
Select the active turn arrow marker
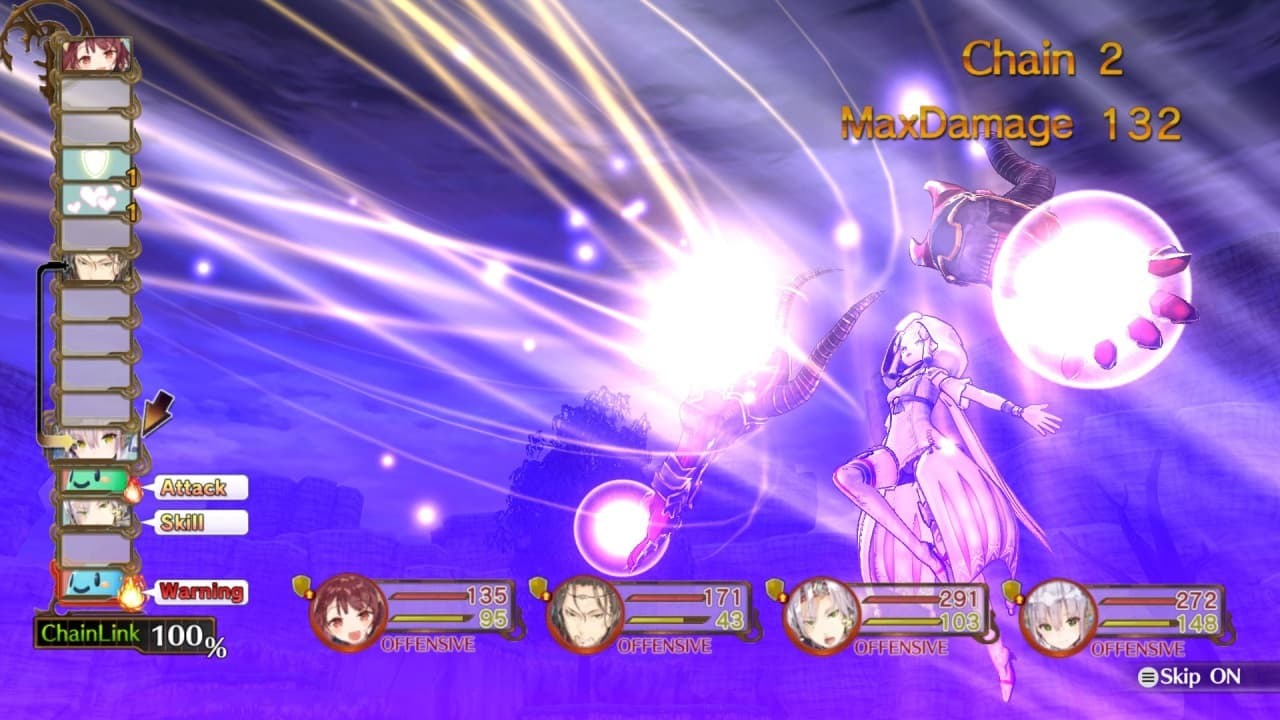pos(157,413)
